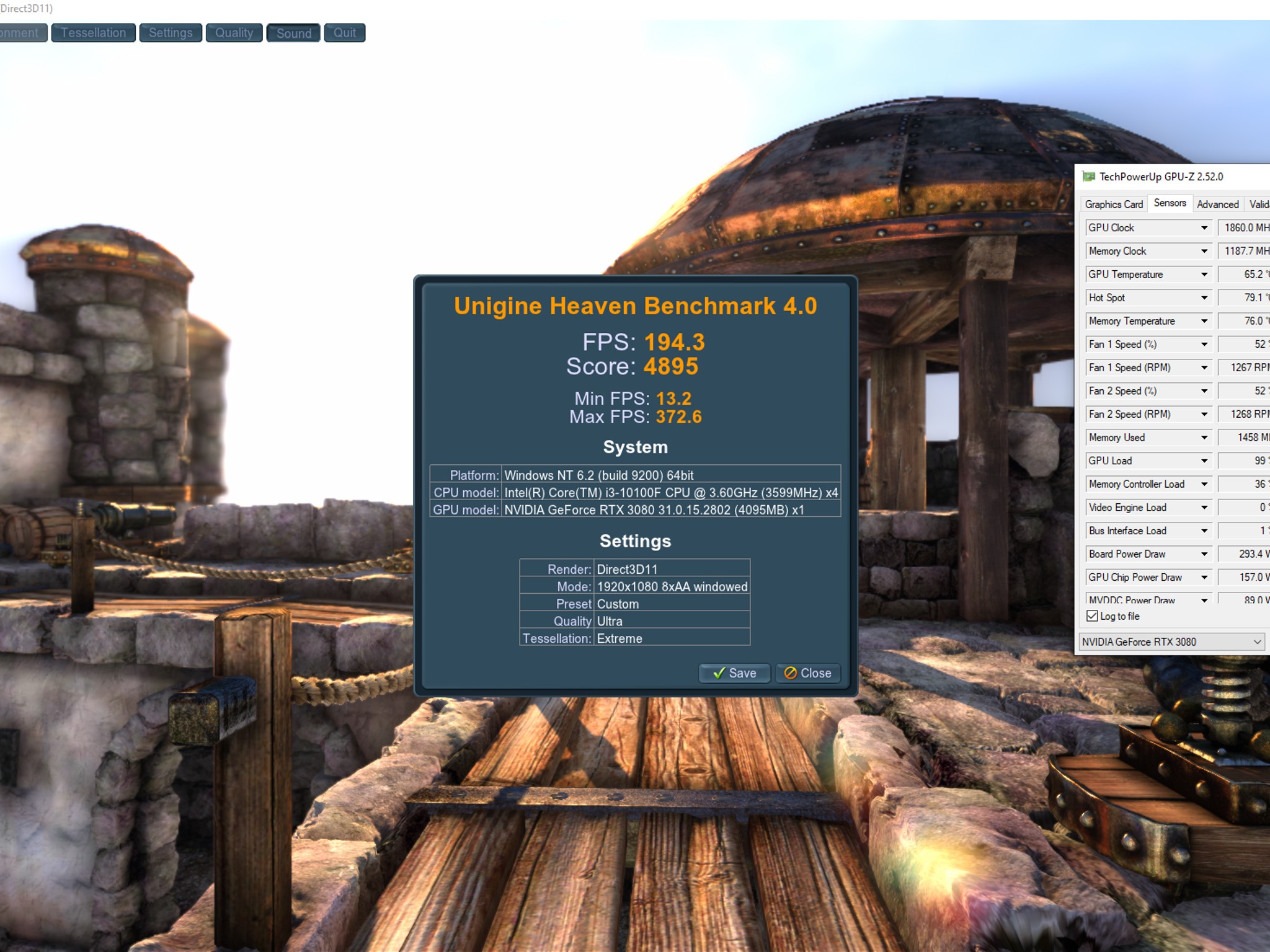Switch to GPU-Z Advanced tab

pos(1217,204)
